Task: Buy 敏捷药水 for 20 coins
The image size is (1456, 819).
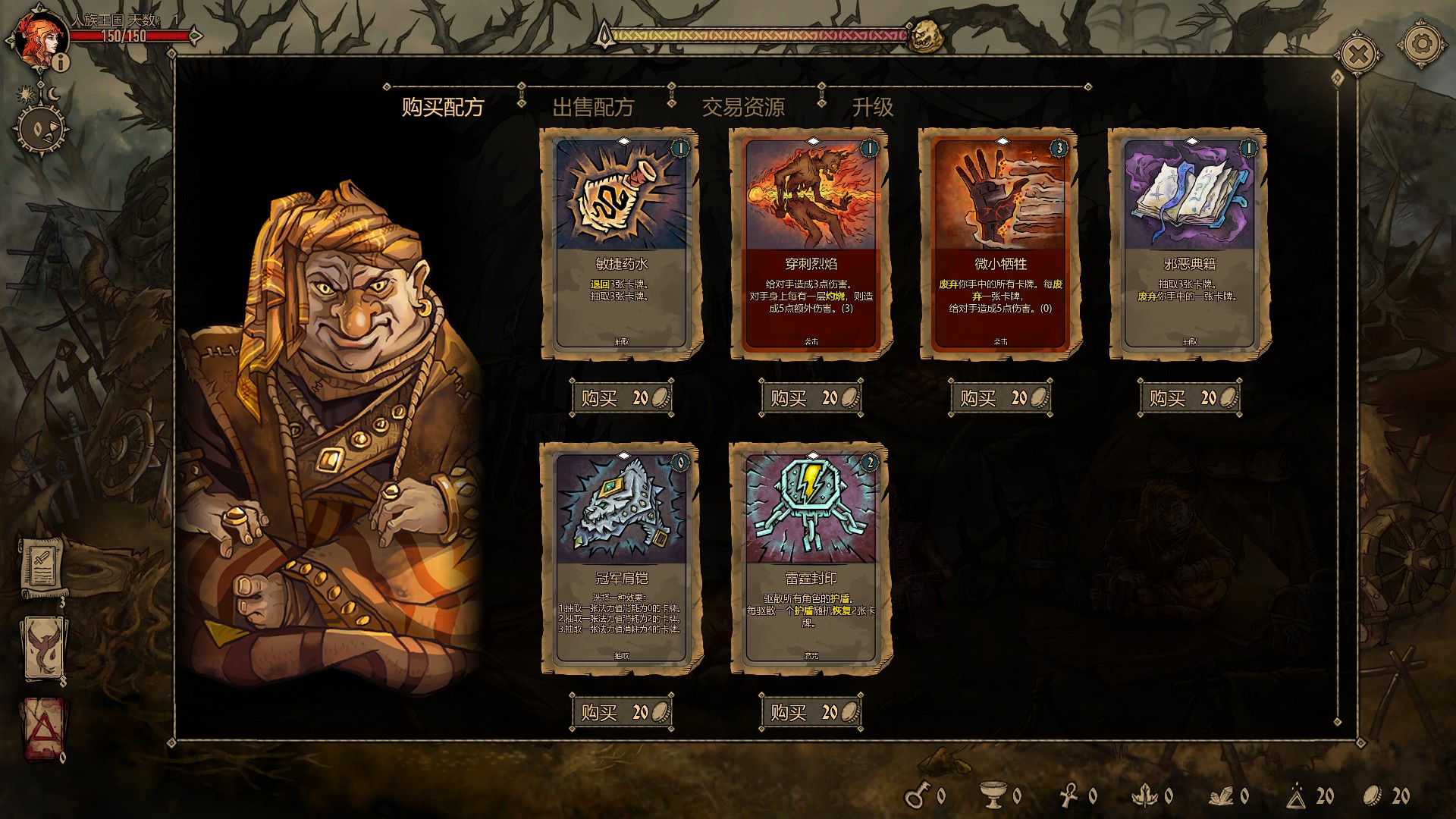Action: tap(622, 398)
